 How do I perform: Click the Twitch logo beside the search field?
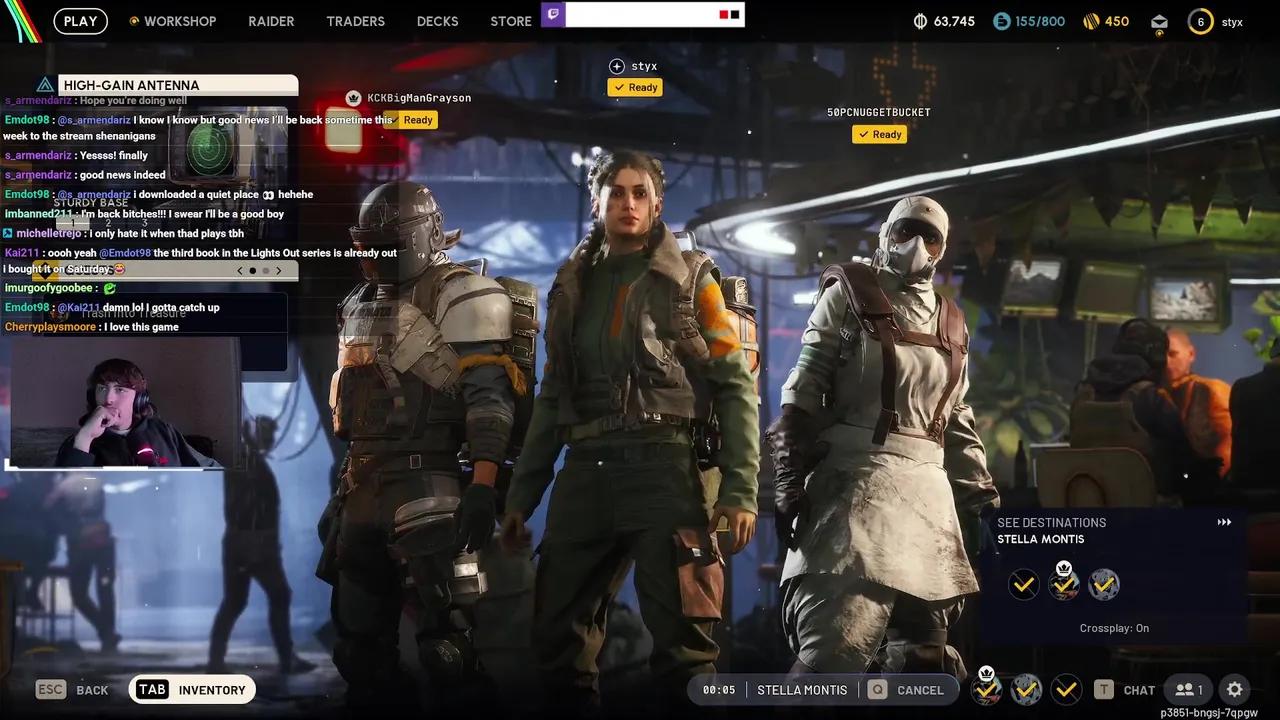[554, 14]
